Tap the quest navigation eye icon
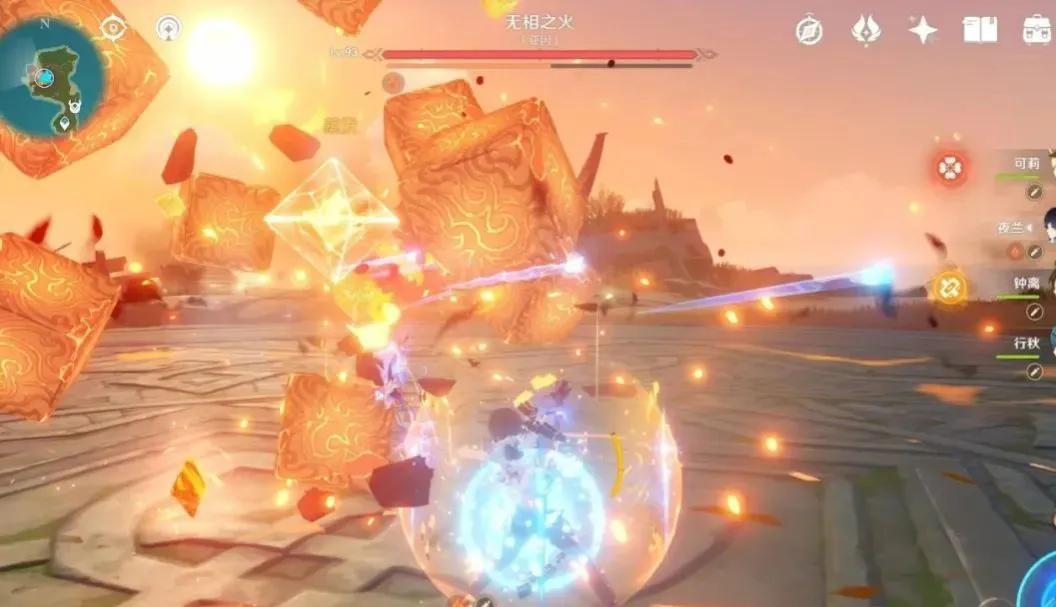Viewport: 1056px width, 607px height. point(114,28)
